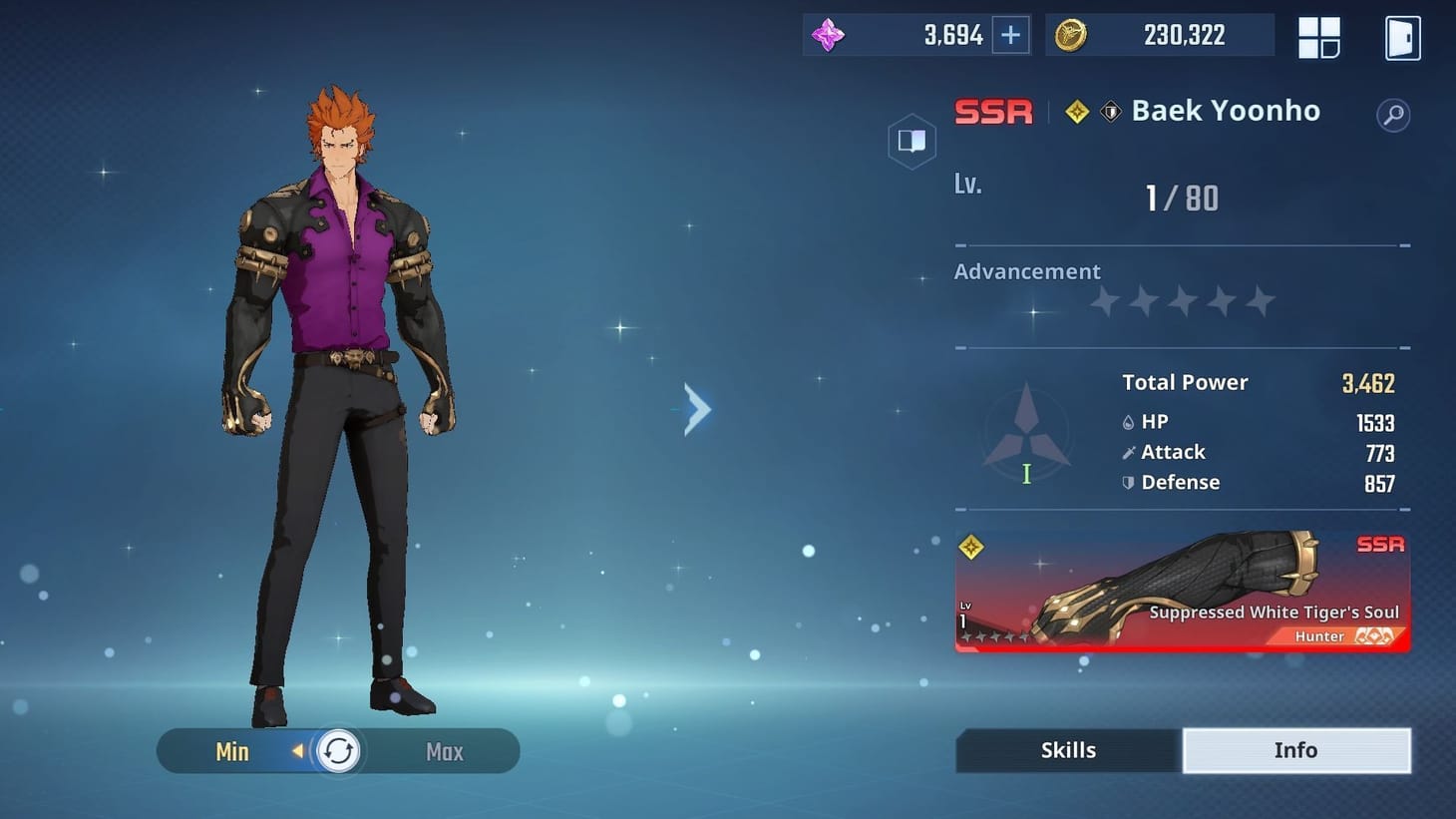Click the right arrow to view next character
This screenshot has height=819, width=1456.
pyautogui.click(x=696, y=408)
